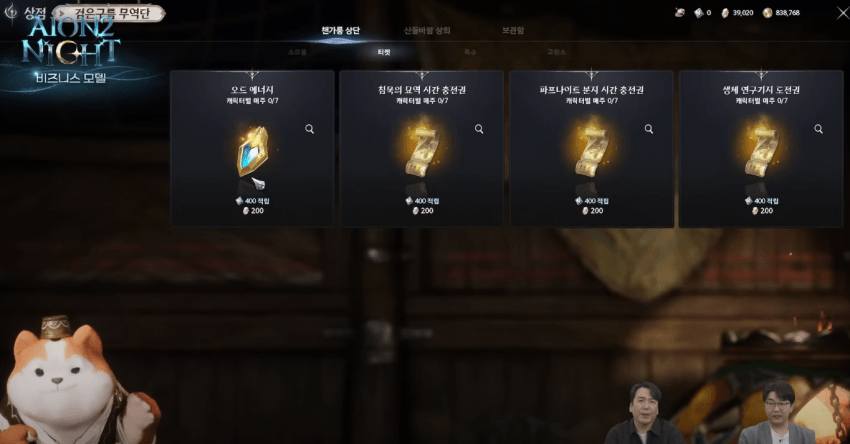Inspect 오드 에너지 with its magnifier icon

tap(310, 129)
